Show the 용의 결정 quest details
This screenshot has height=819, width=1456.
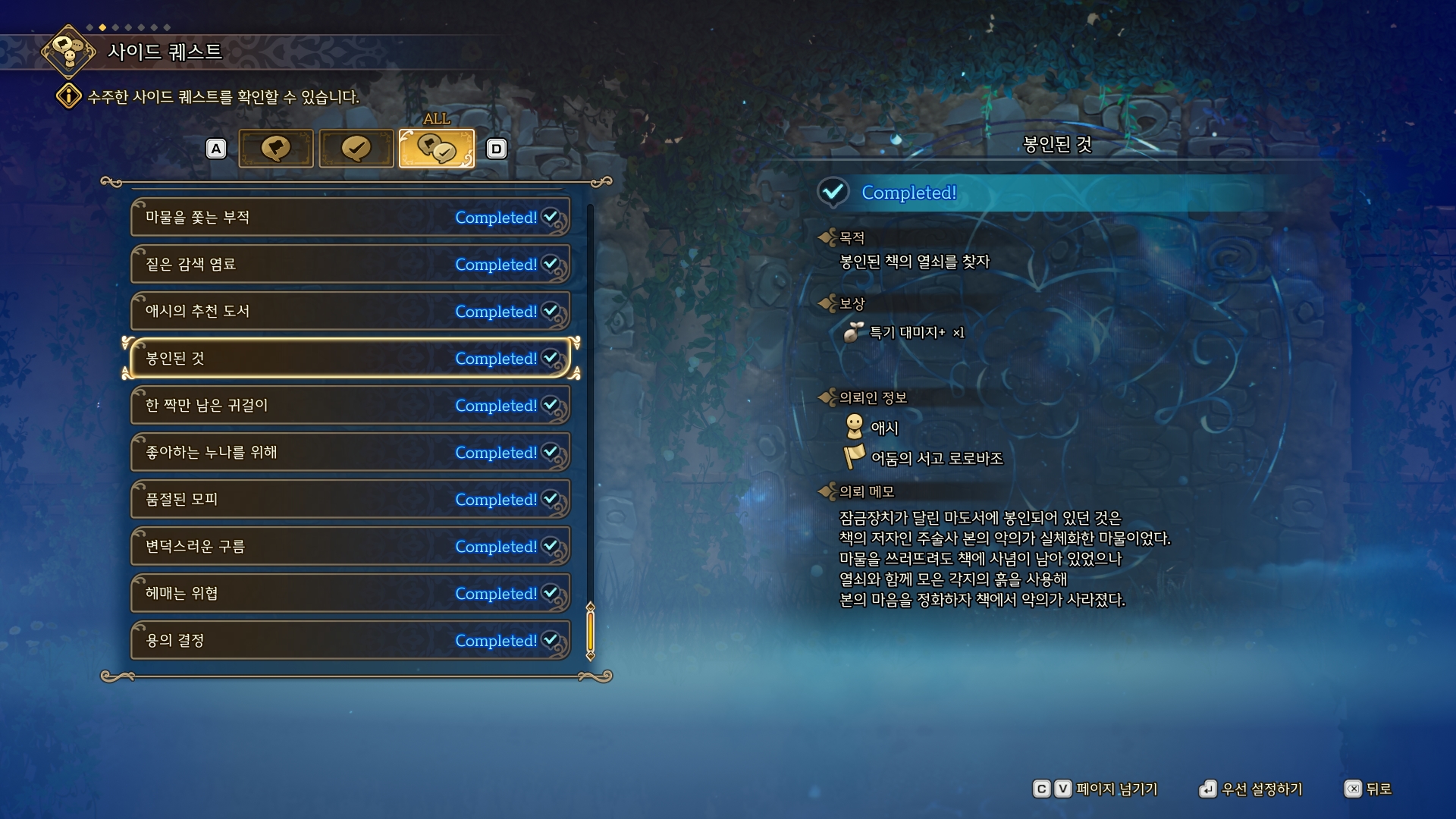(350, 641)
